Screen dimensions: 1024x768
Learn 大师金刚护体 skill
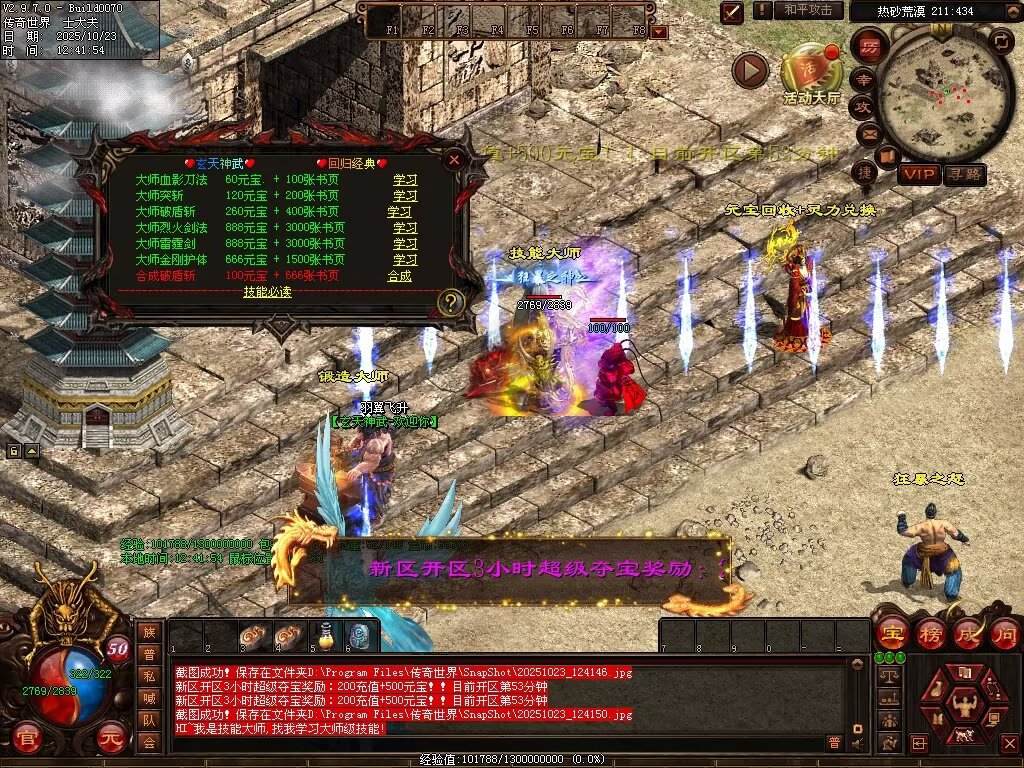(x=405, y=260)
